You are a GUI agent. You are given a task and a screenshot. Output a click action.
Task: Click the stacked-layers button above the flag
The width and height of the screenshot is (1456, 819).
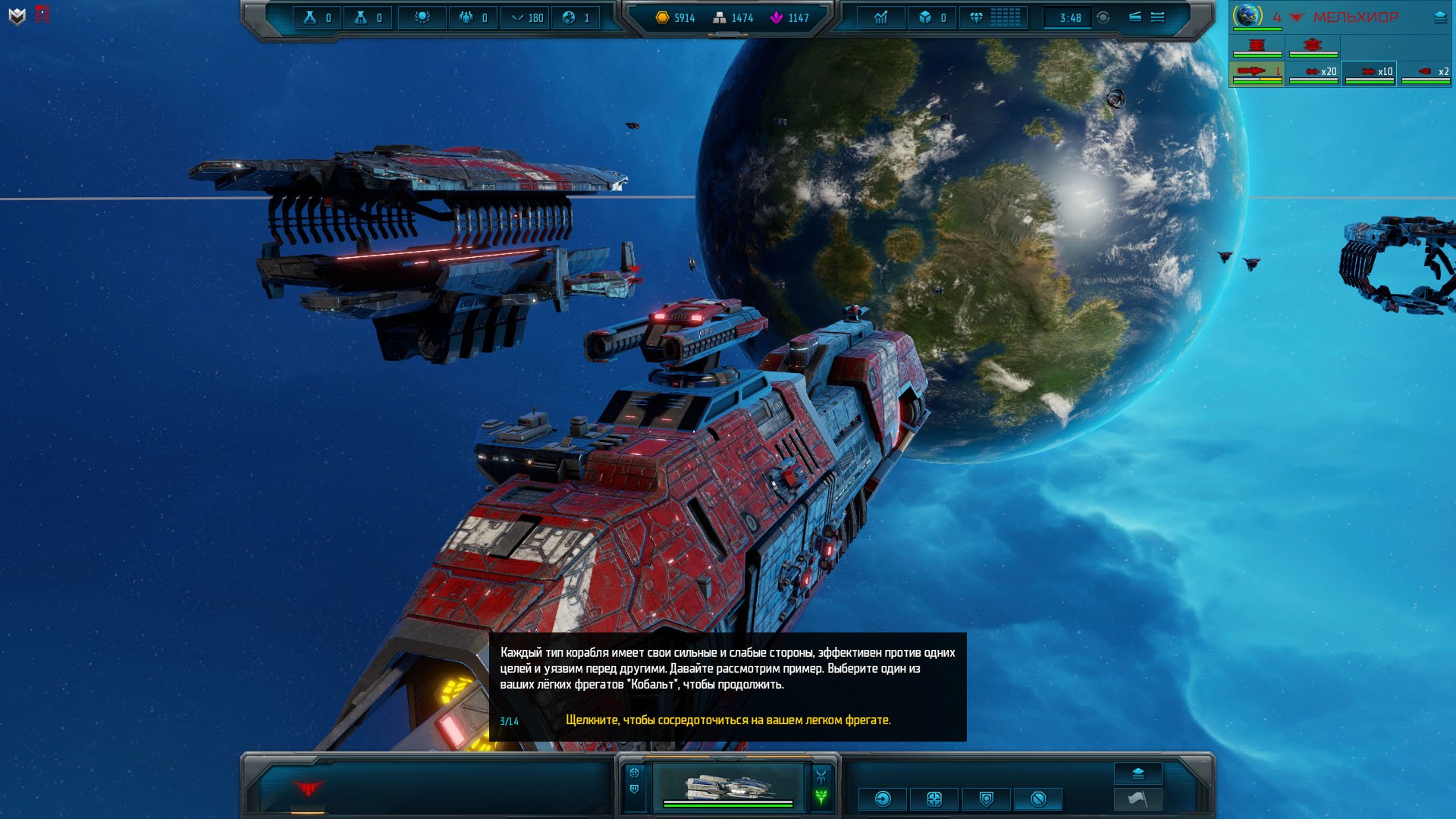(x=1137, y=773)
